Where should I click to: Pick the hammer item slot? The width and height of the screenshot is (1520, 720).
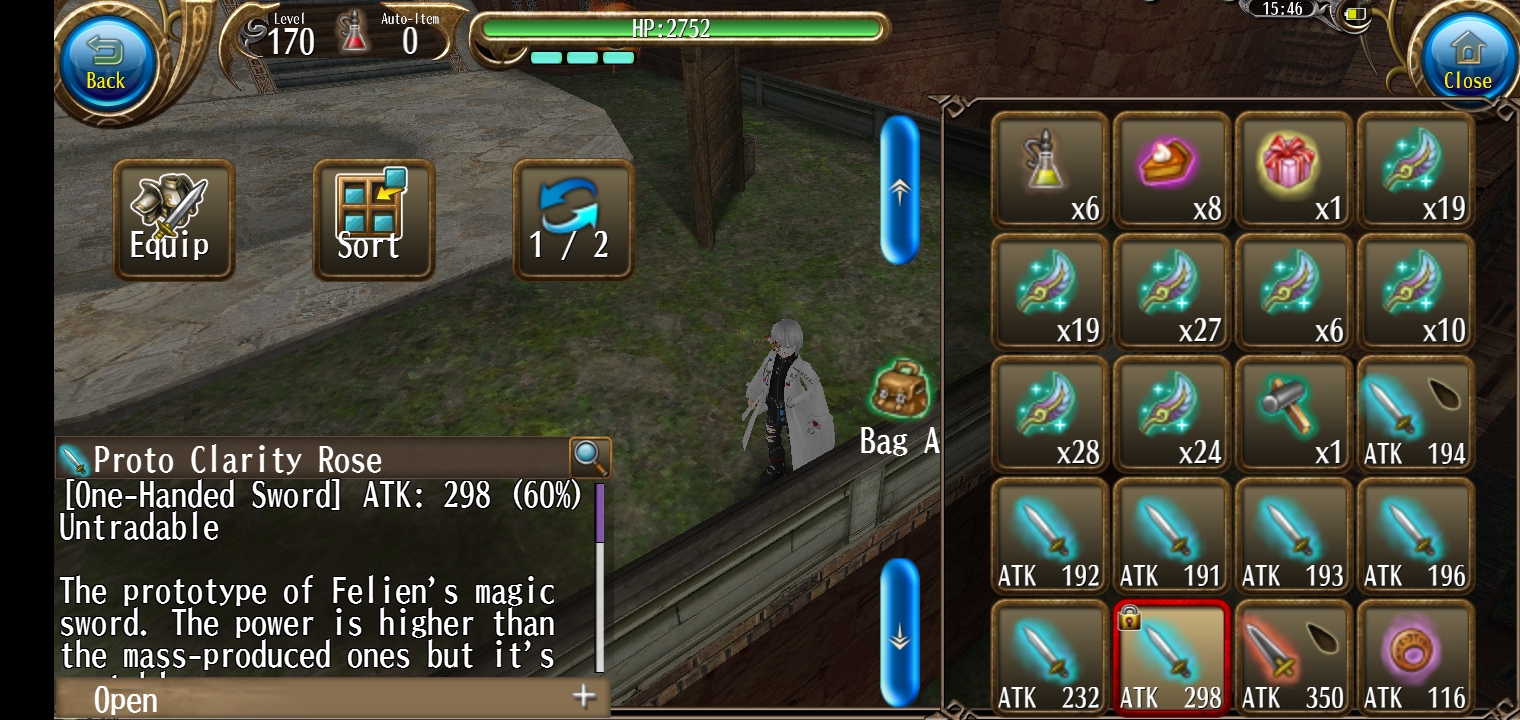[x=1294, y=413]
